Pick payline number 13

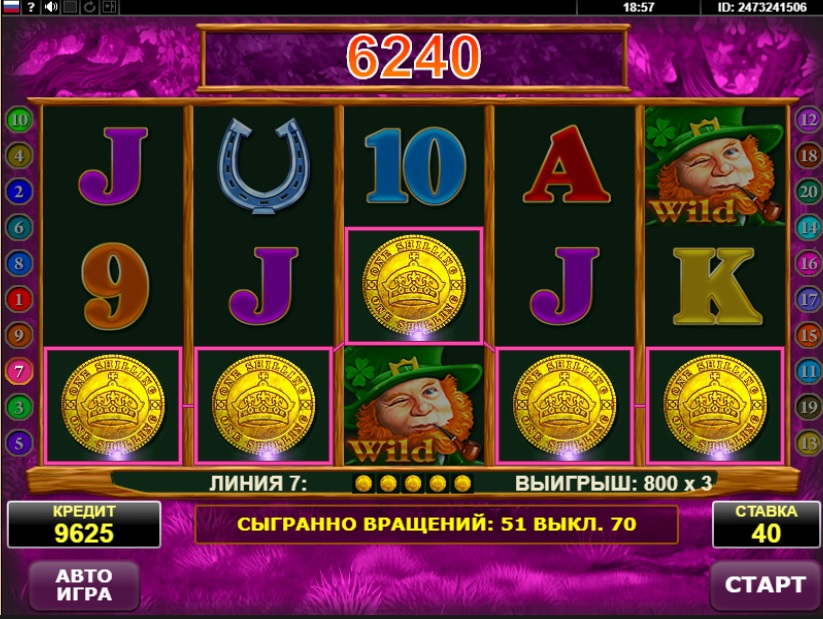coord(807,442)
